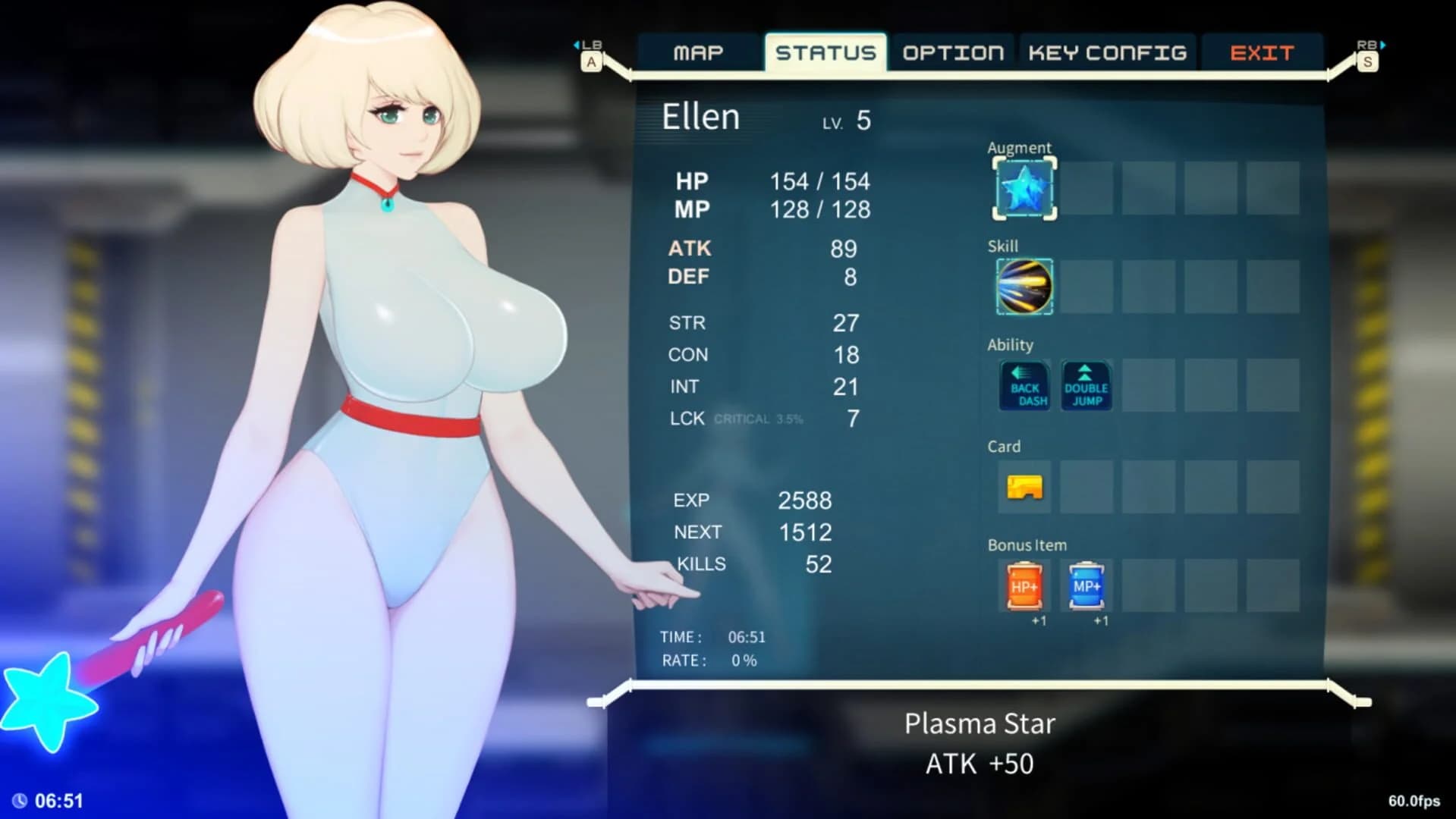Select the STATUS tab
Screen dimensions: 1456x819
825,52
